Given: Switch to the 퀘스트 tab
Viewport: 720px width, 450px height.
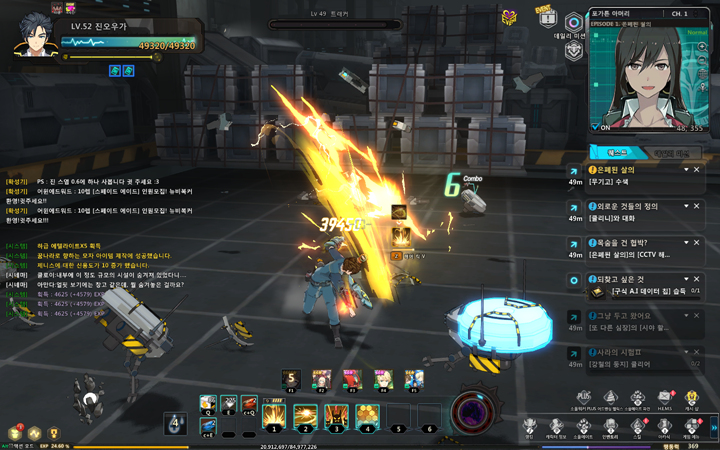Looking at the screenshot, I should click(618, 153).
